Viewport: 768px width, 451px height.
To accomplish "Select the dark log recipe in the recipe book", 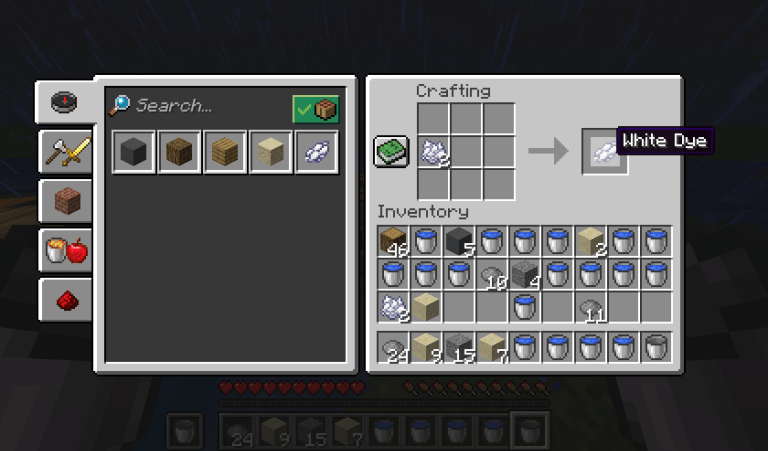I will (x=179, y=153).
